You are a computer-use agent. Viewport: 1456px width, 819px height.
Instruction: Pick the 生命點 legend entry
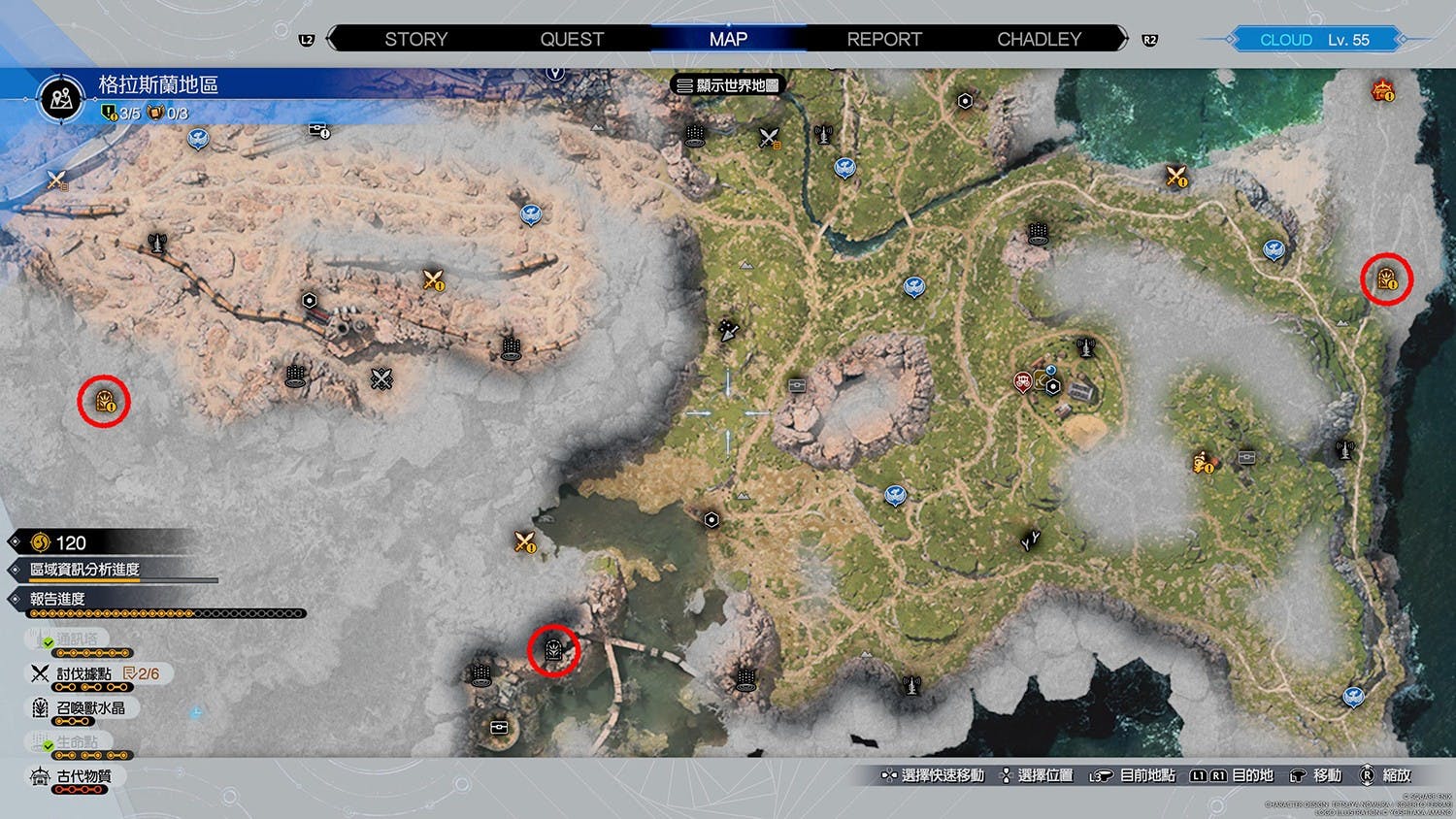(x=76, y=742)
